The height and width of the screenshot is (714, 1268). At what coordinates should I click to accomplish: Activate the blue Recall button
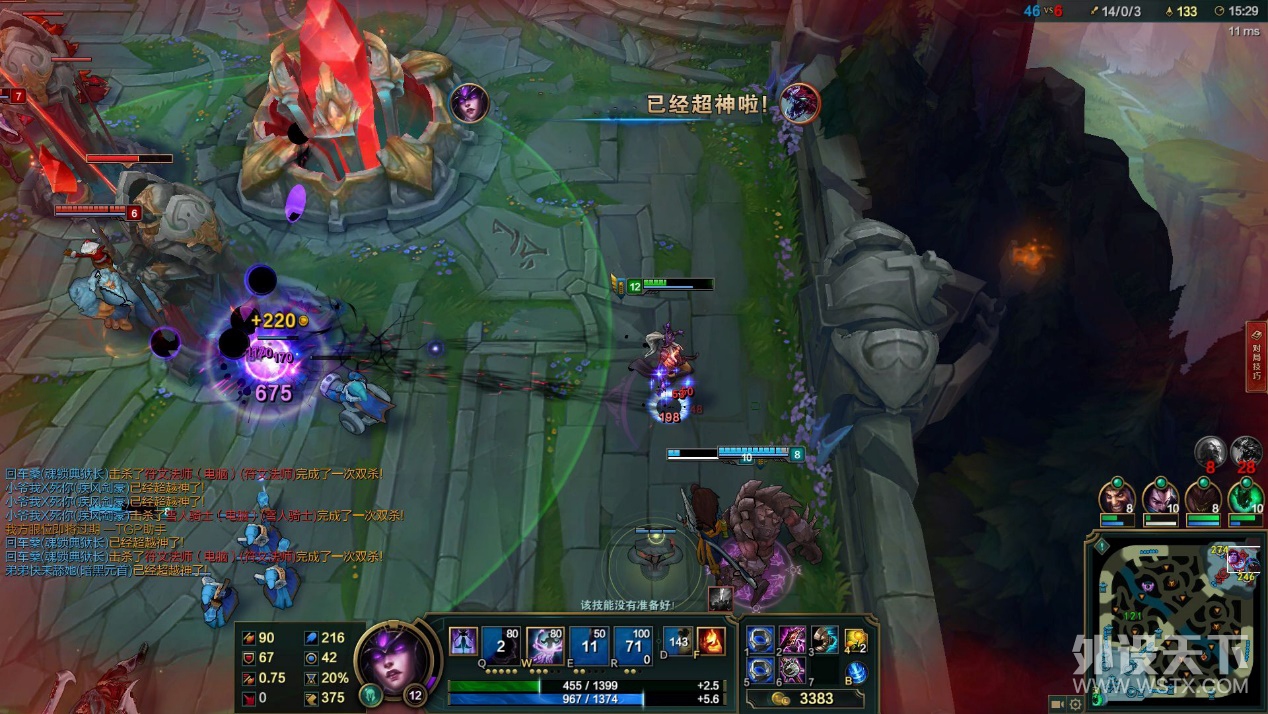tap(856, 673)
